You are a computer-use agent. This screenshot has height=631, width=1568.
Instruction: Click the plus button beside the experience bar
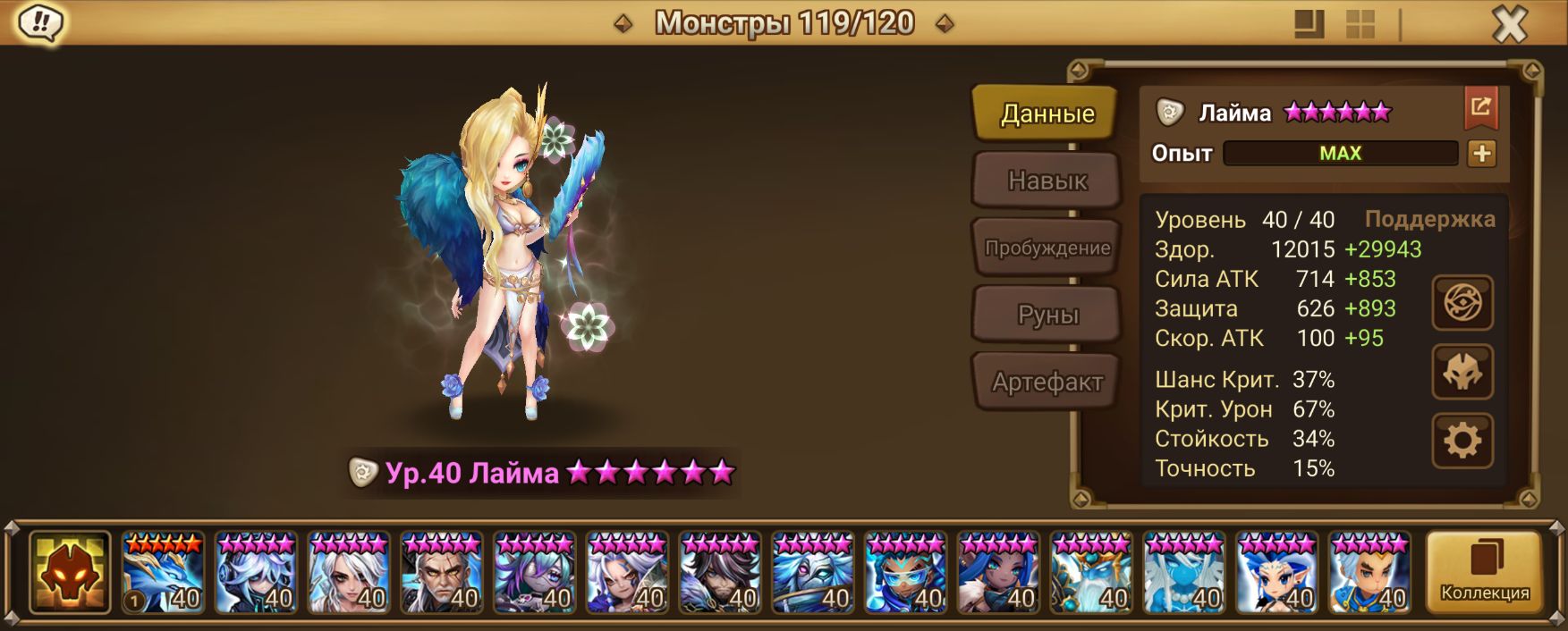pyautogui.click(x=1481, y=154)
